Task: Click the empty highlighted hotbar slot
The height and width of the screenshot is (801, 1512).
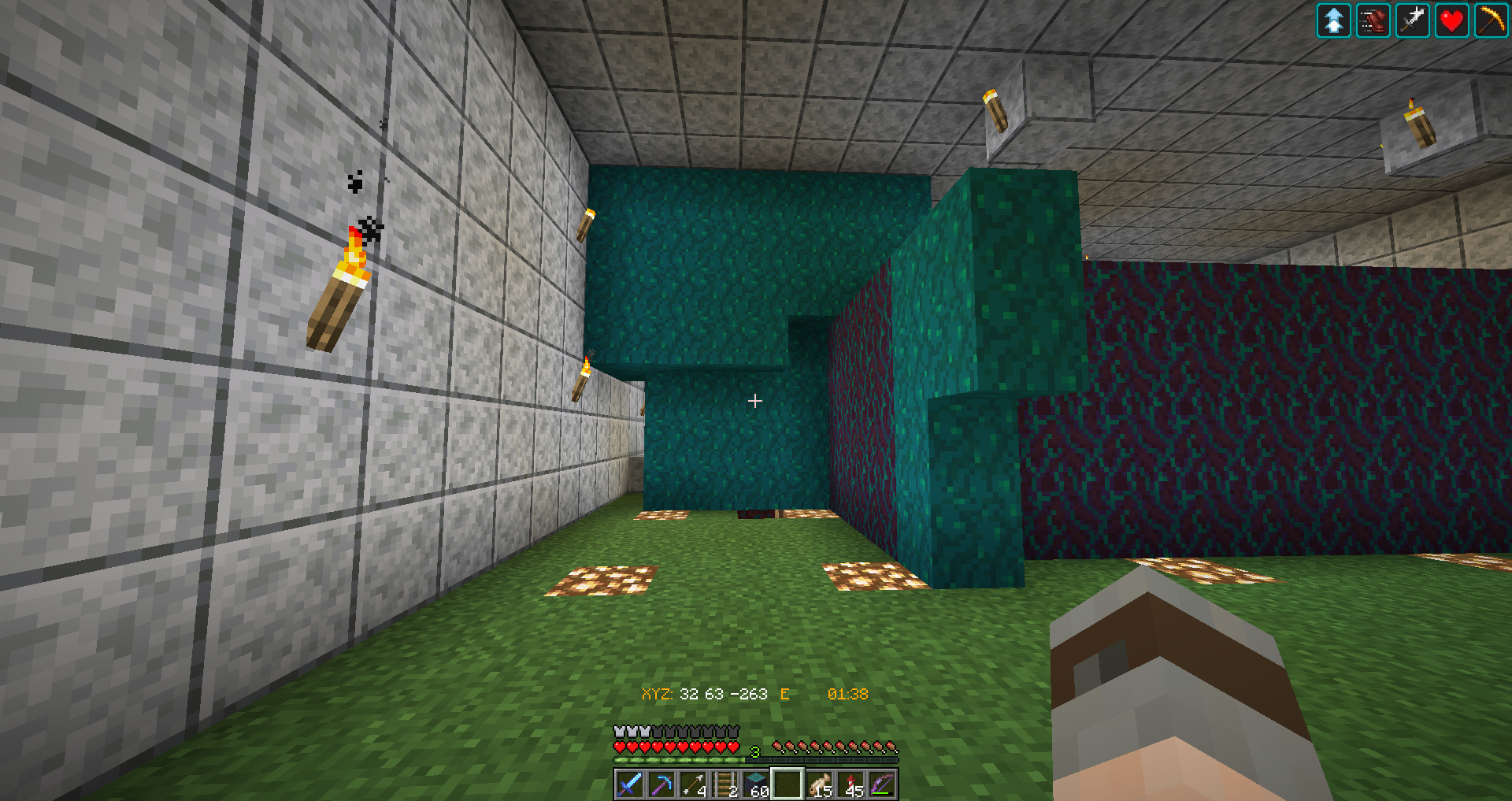Action: coord(787,785)
